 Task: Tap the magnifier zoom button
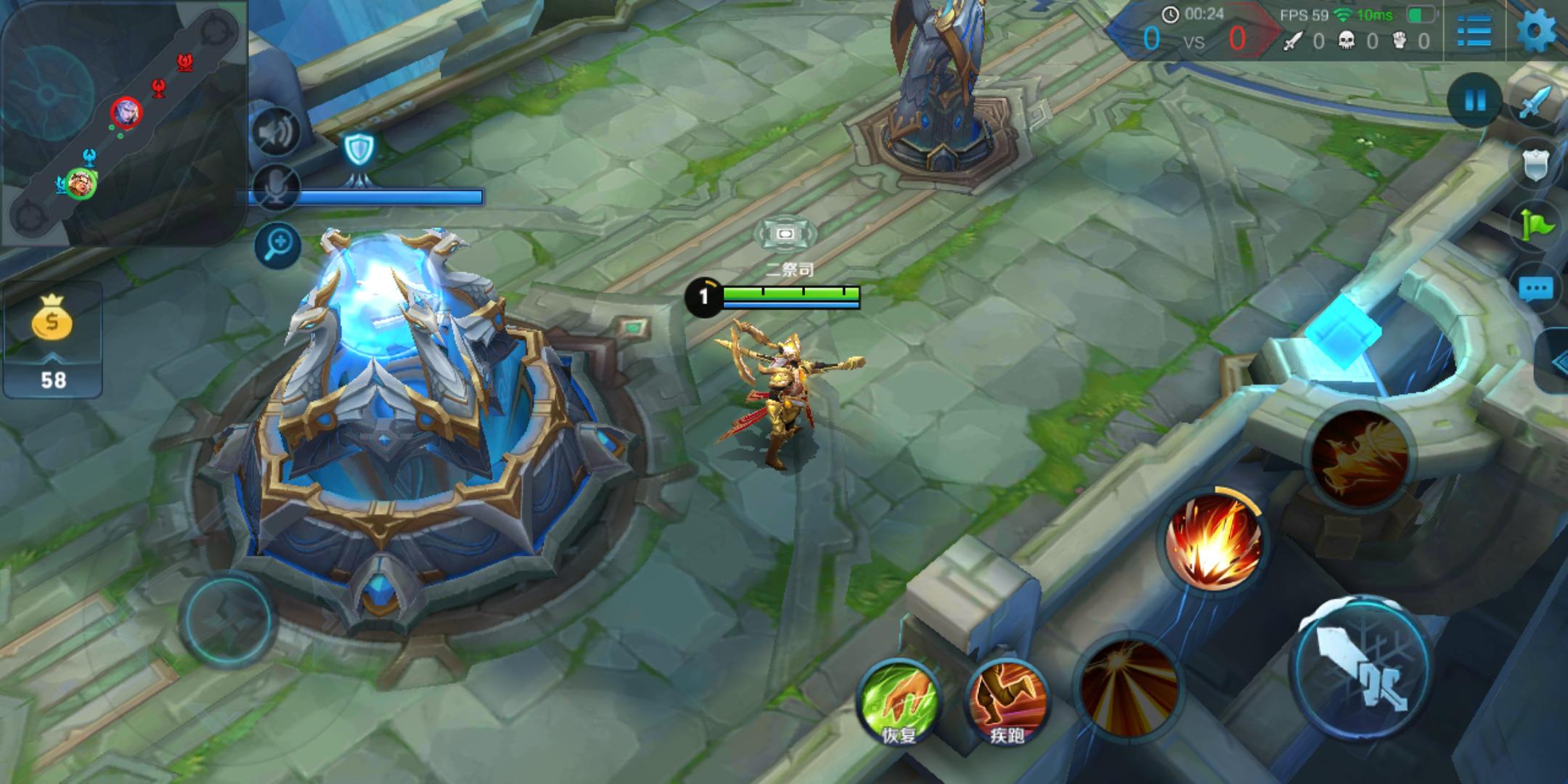coord(278,245)
